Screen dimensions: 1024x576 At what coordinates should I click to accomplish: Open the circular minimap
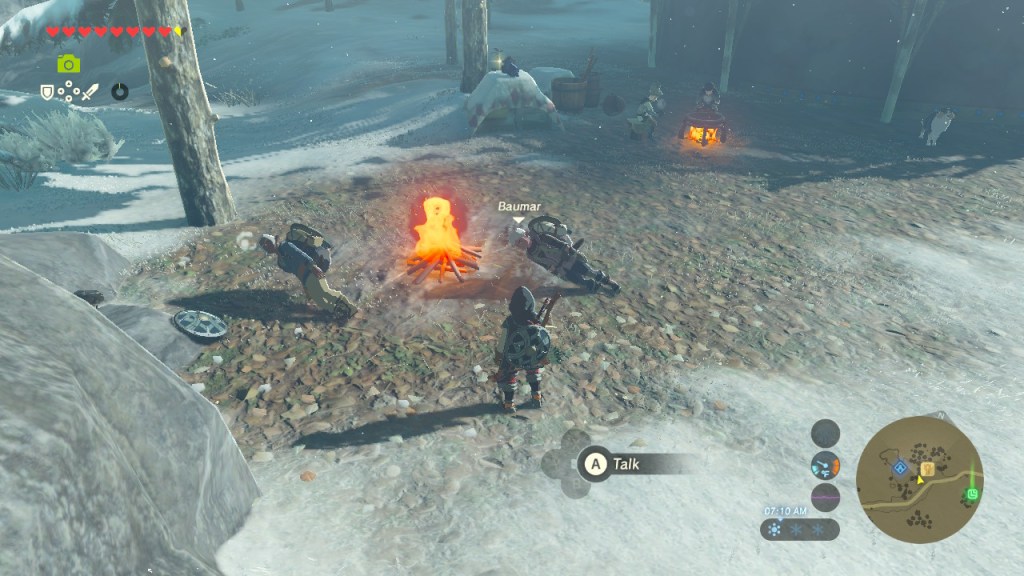919,479
